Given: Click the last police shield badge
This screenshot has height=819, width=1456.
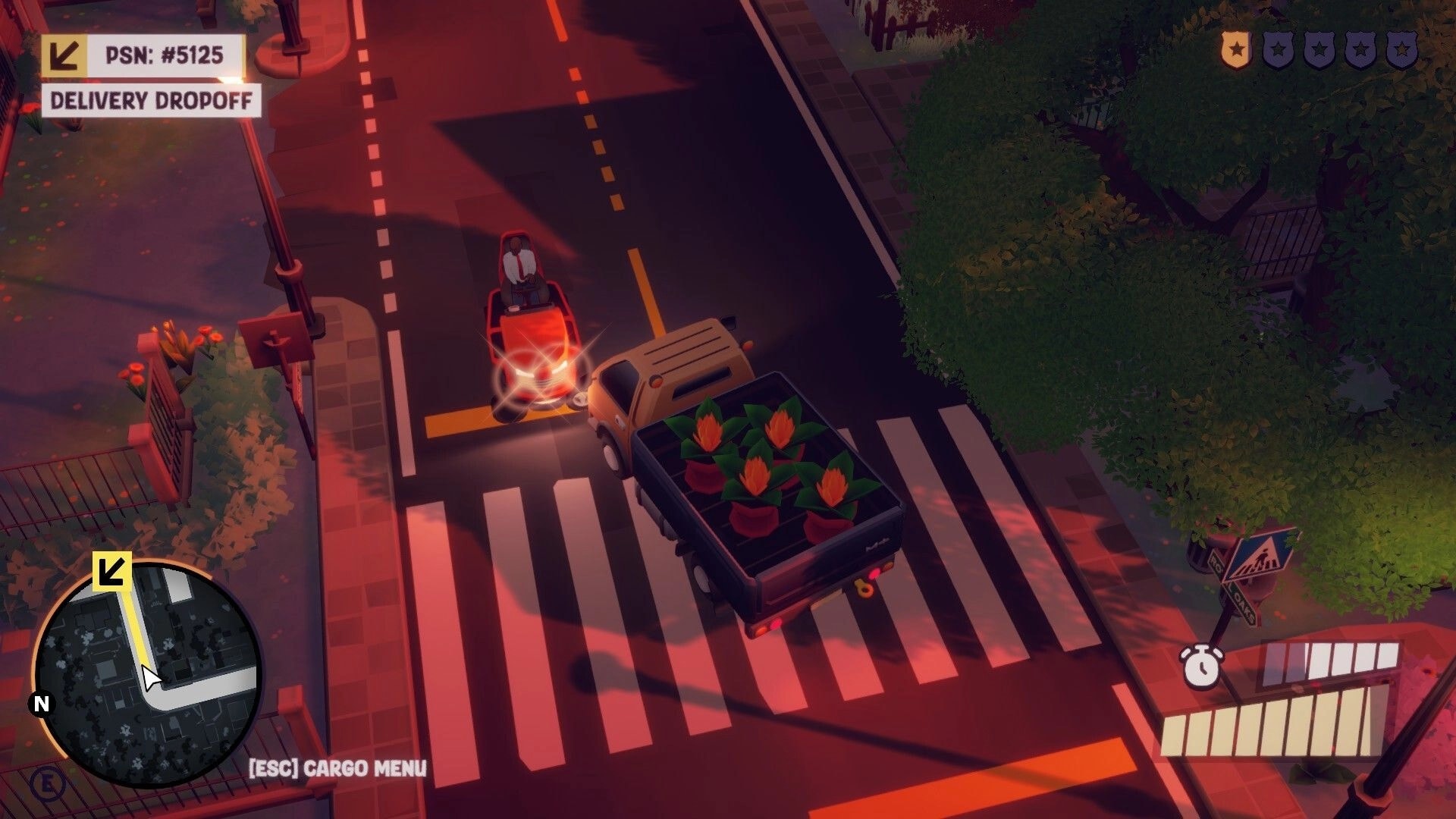Looking at the screenshot, I should coord(1401,49).
